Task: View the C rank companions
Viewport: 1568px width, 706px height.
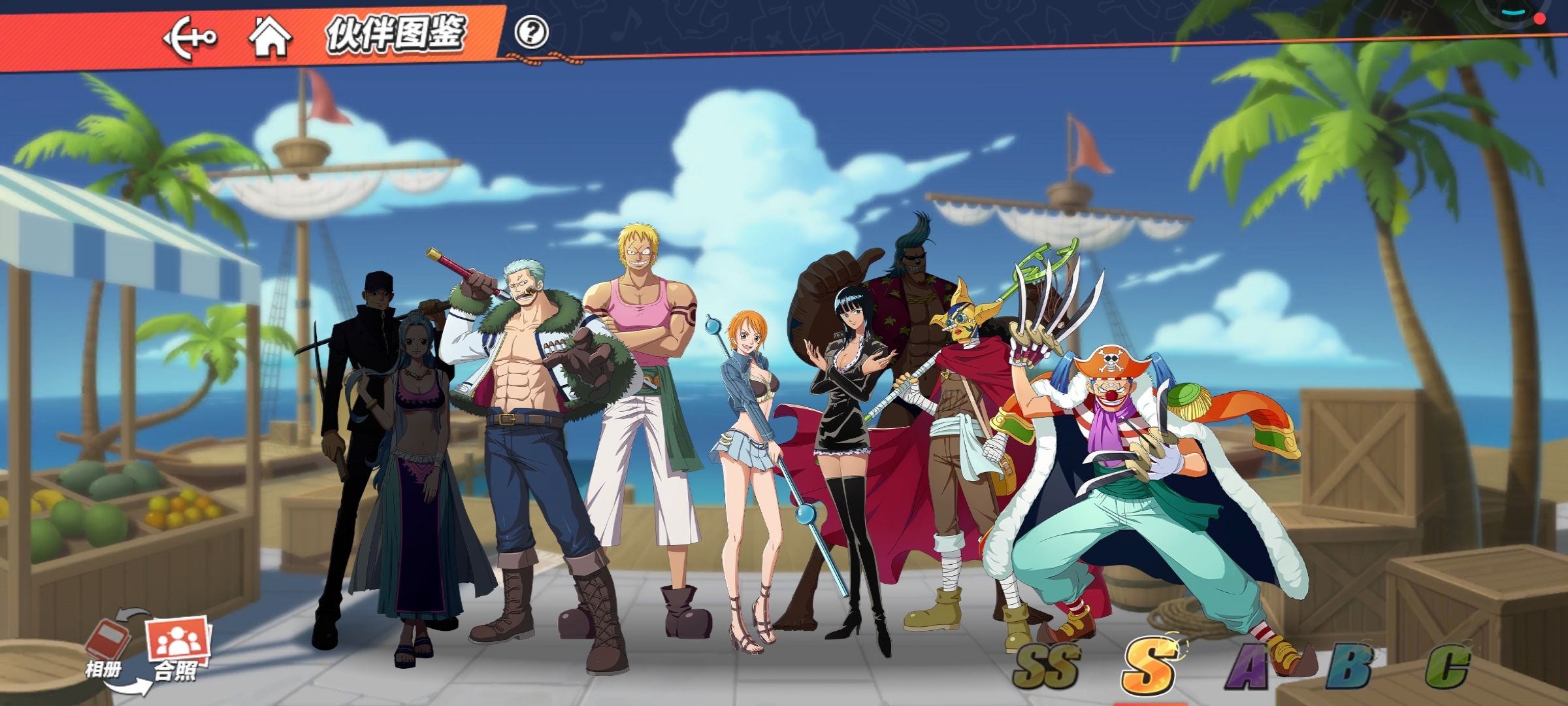Action: coord(1447,667)
